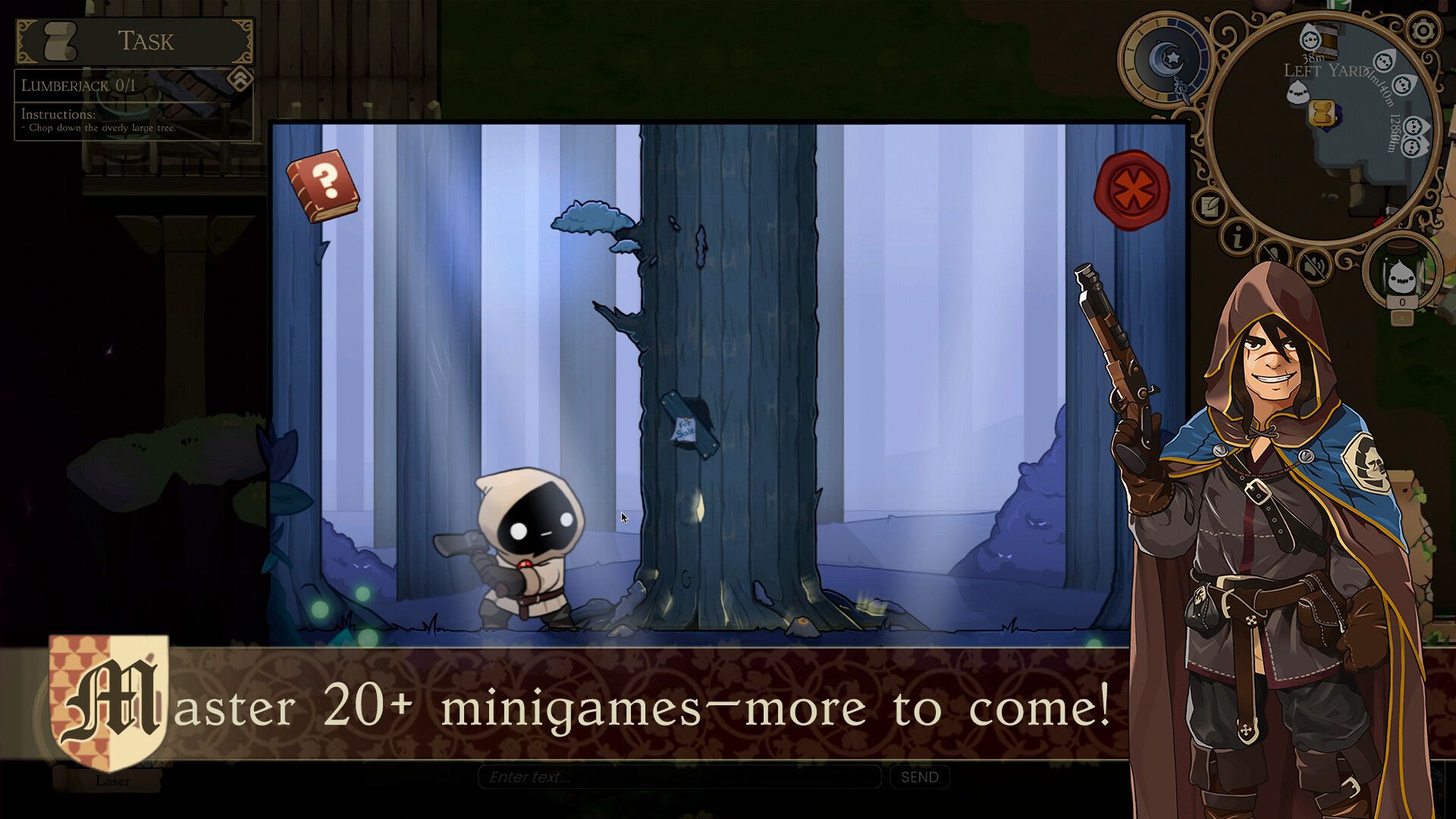This screenshot has width=1456, height=819.
Task: Click the quest scroll marker on the minimap
Action: coord(1321,112)
